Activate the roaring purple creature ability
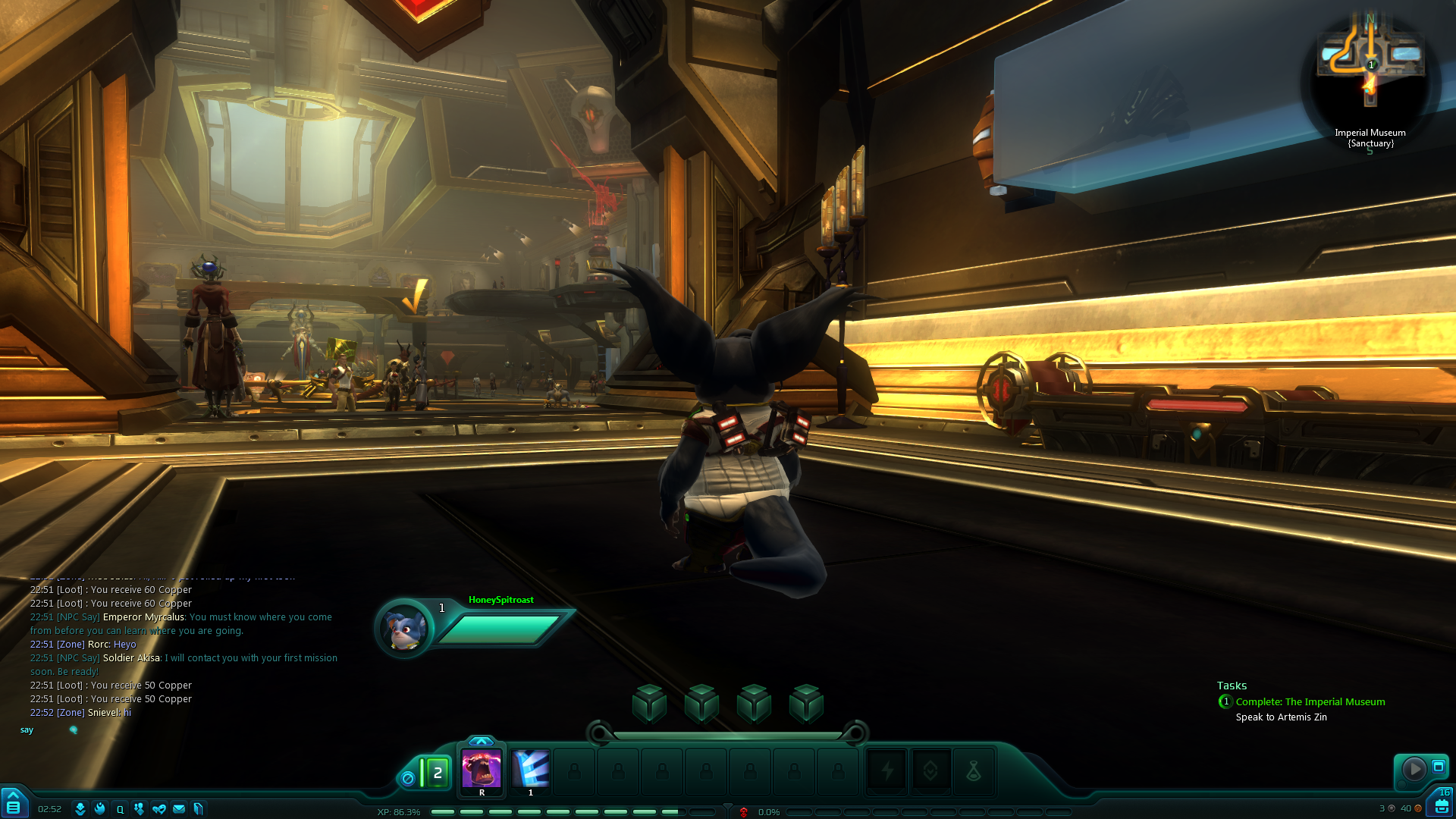The image size is (1456, 819). point(482,770)
